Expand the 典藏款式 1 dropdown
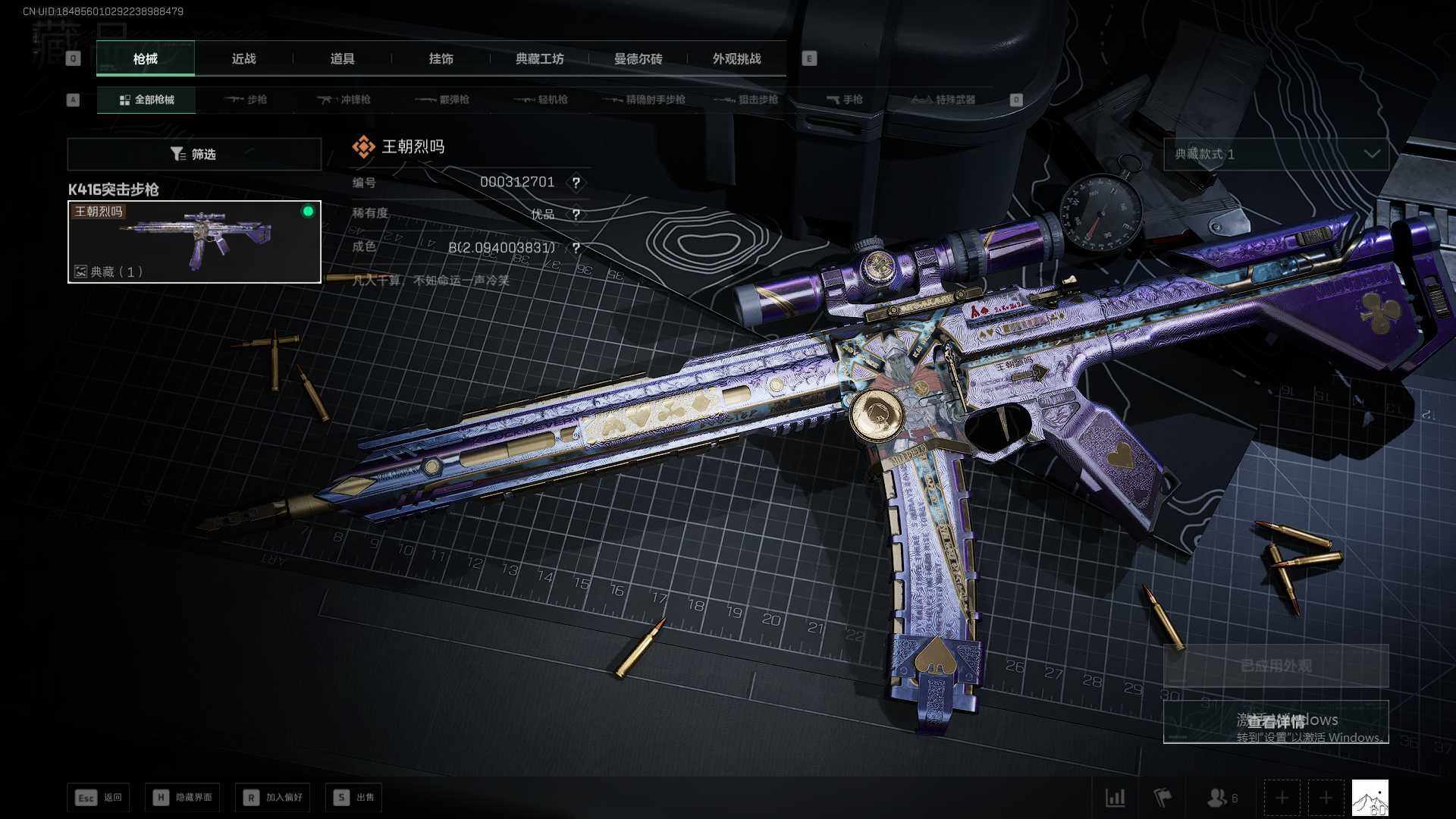The height and width of the screenshot is (819, 1456). coord(1276,154)
